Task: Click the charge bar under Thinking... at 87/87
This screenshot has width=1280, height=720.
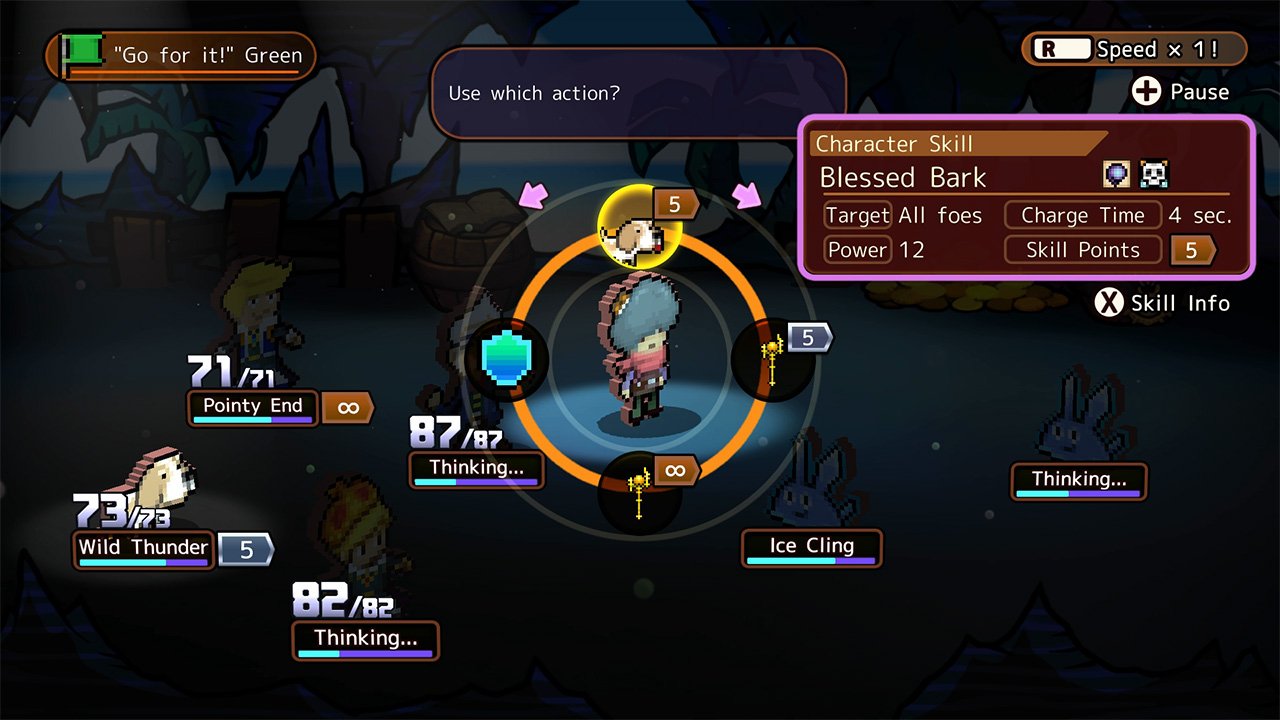Action: (476, 482)
